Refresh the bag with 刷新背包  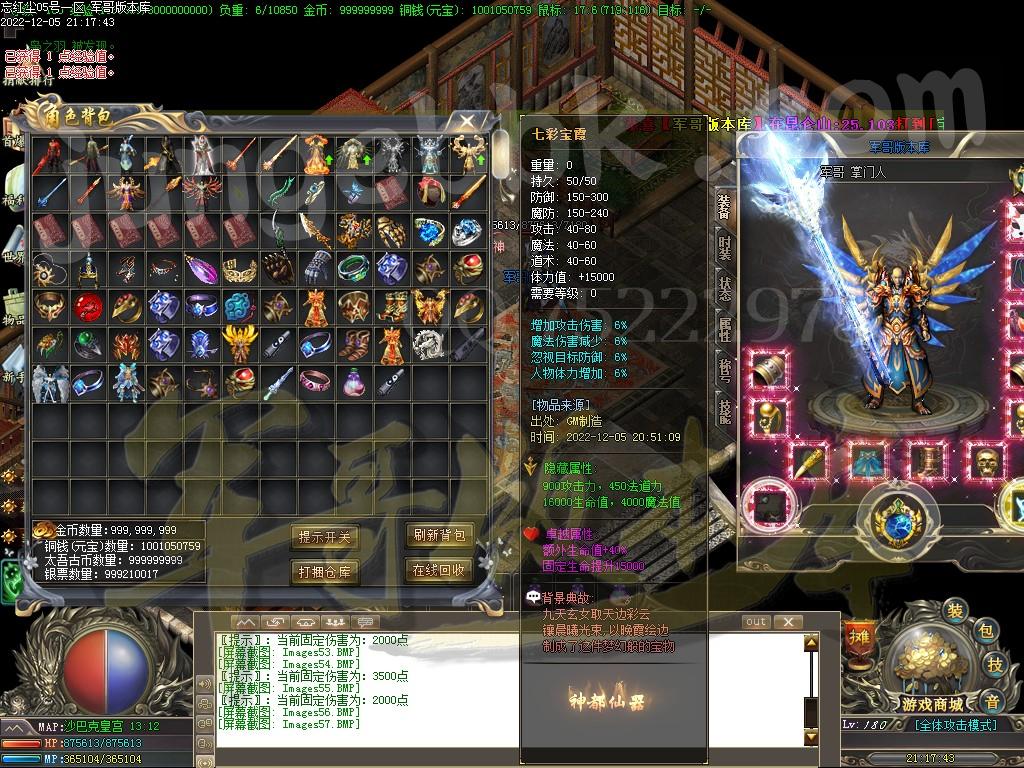(x=439, y=535)
